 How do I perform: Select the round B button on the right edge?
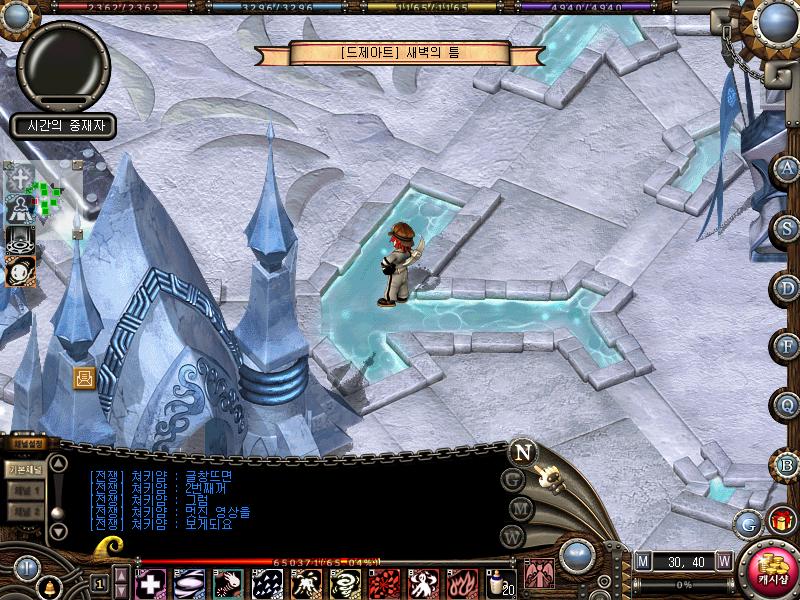tap(788, 465)
